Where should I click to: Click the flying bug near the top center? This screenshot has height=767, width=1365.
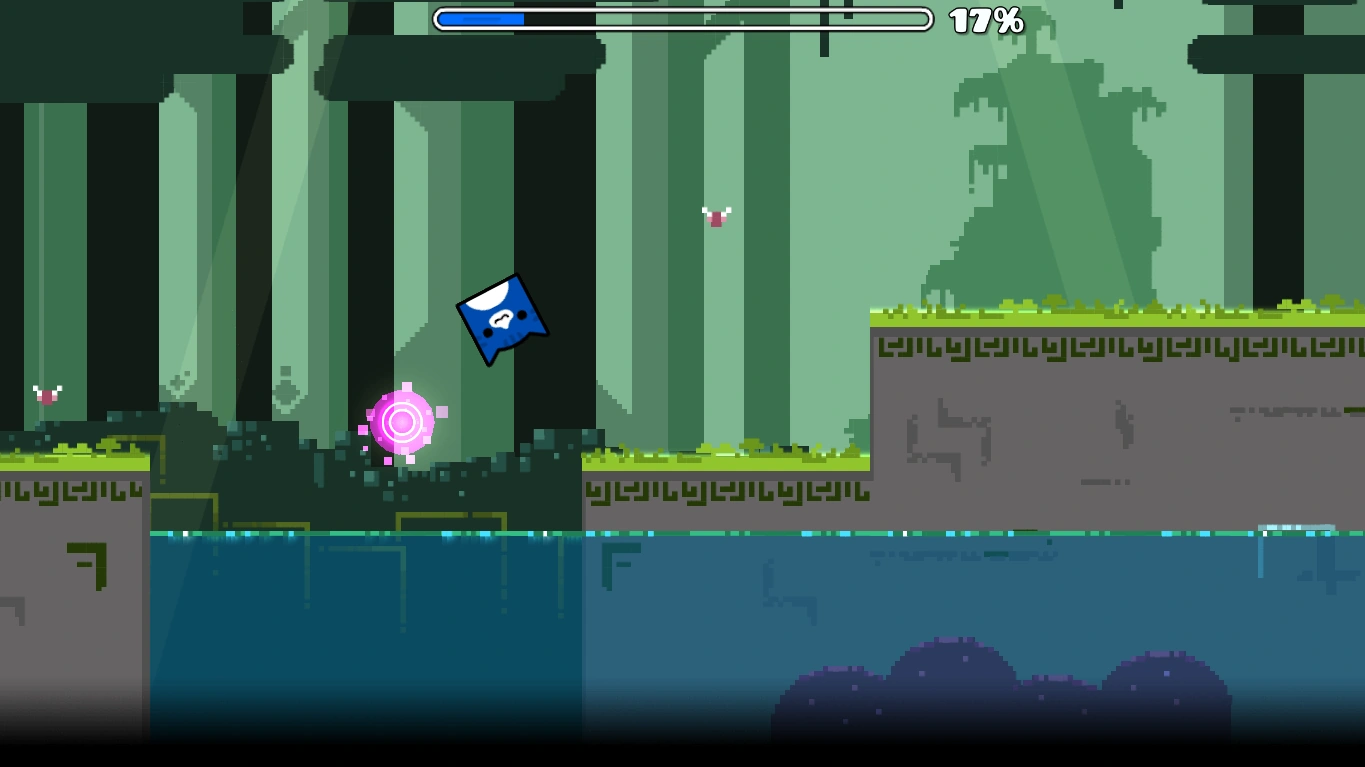(x=716, y=214)
